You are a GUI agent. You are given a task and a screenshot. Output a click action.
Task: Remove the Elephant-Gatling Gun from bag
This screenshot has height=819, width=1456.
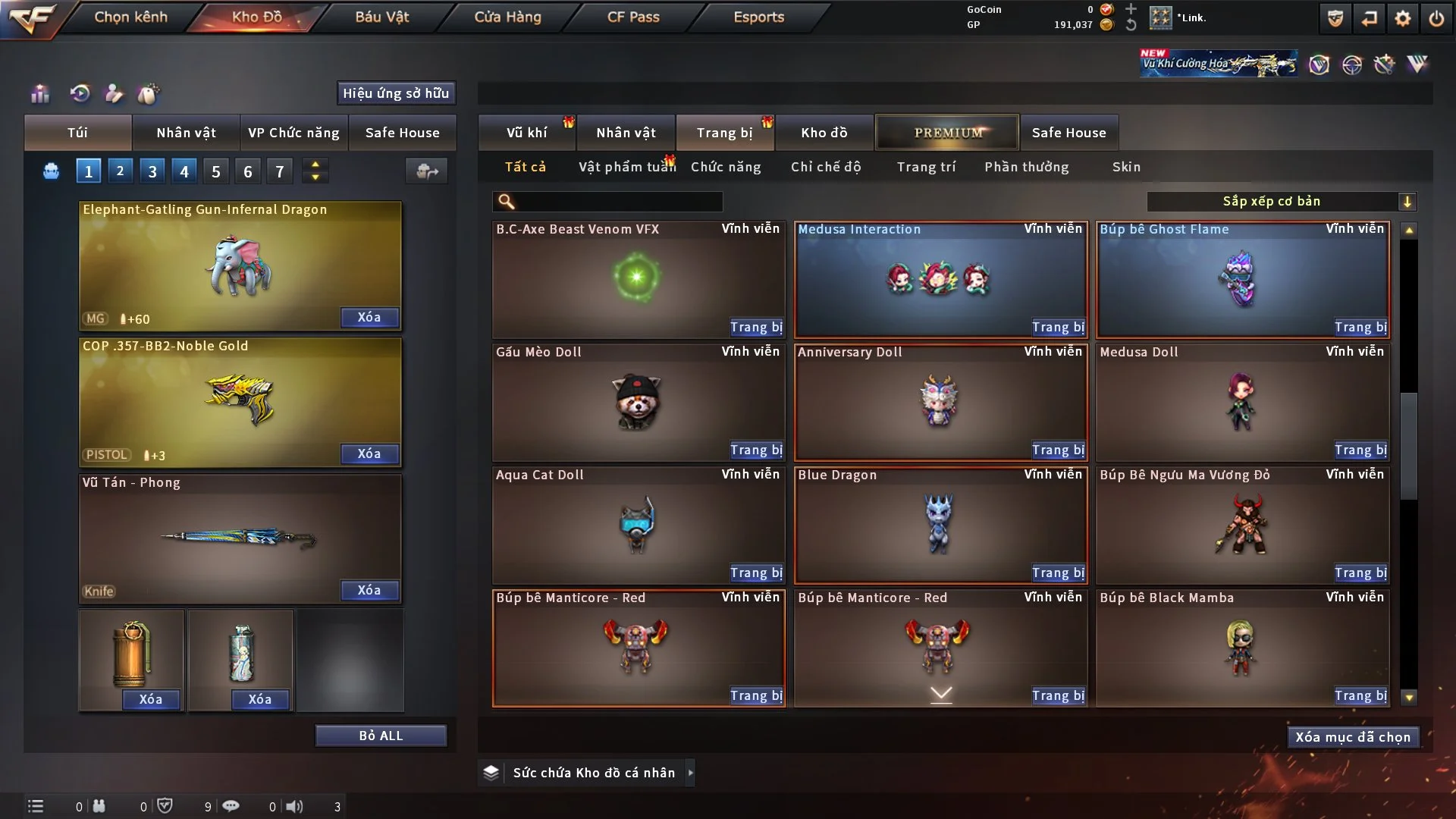[369, 318]
